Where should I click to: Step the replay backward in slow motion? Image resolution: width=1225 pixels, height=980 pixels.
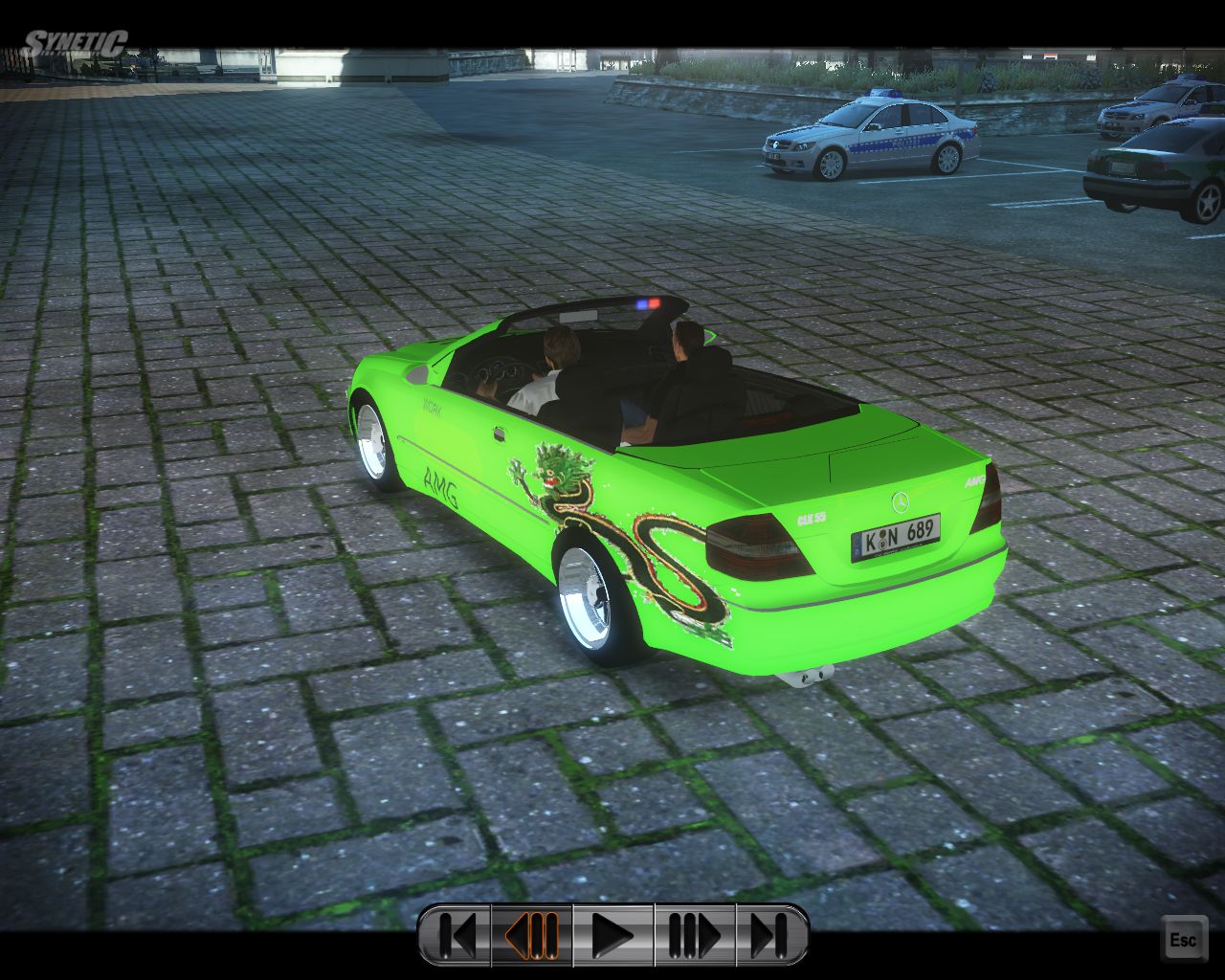[x=532, y=935]
